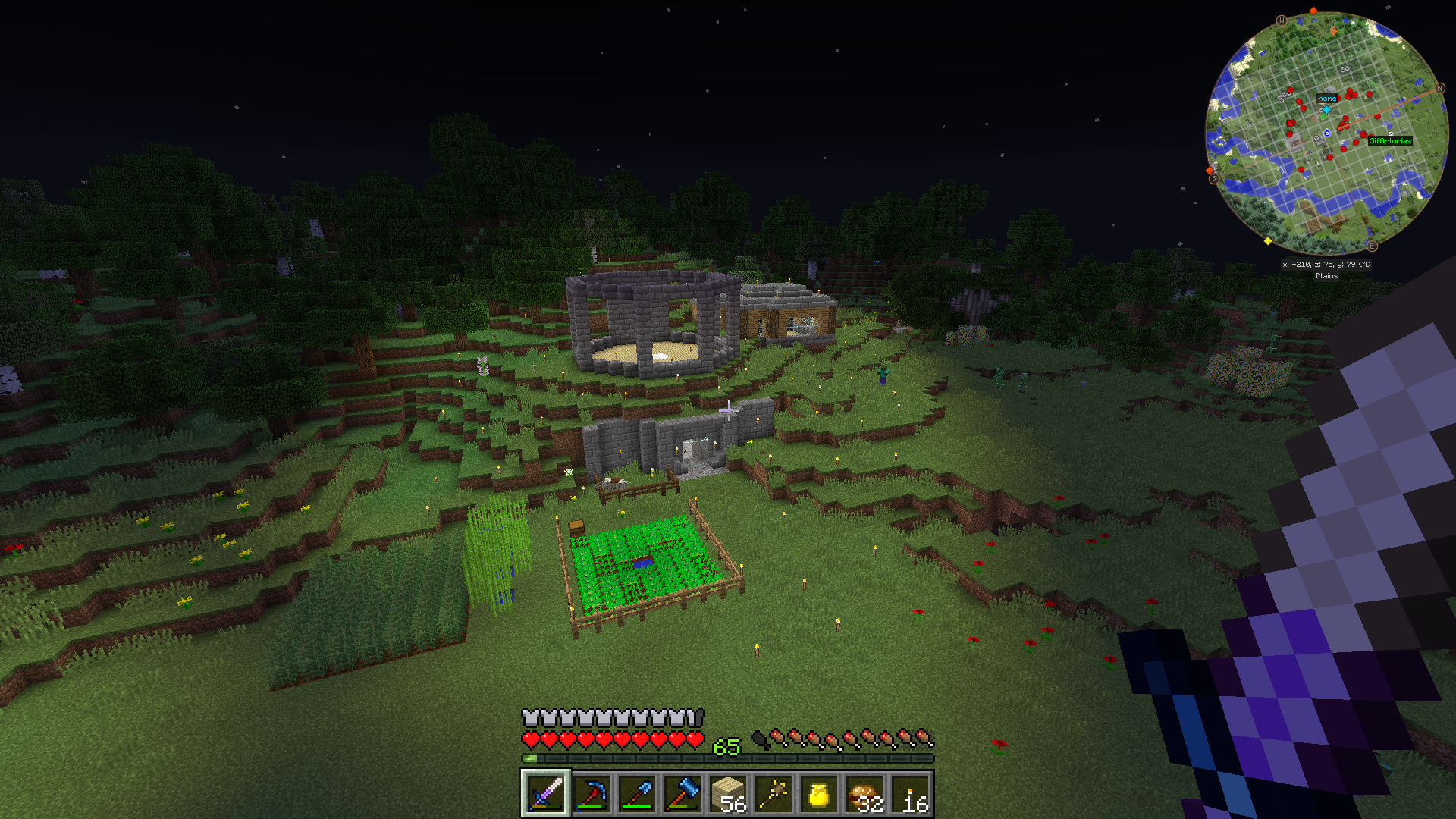Viewport: 1456px width, 819px height.
Task: Click the W compass marker on minimap
Action: pos(1282,20)
